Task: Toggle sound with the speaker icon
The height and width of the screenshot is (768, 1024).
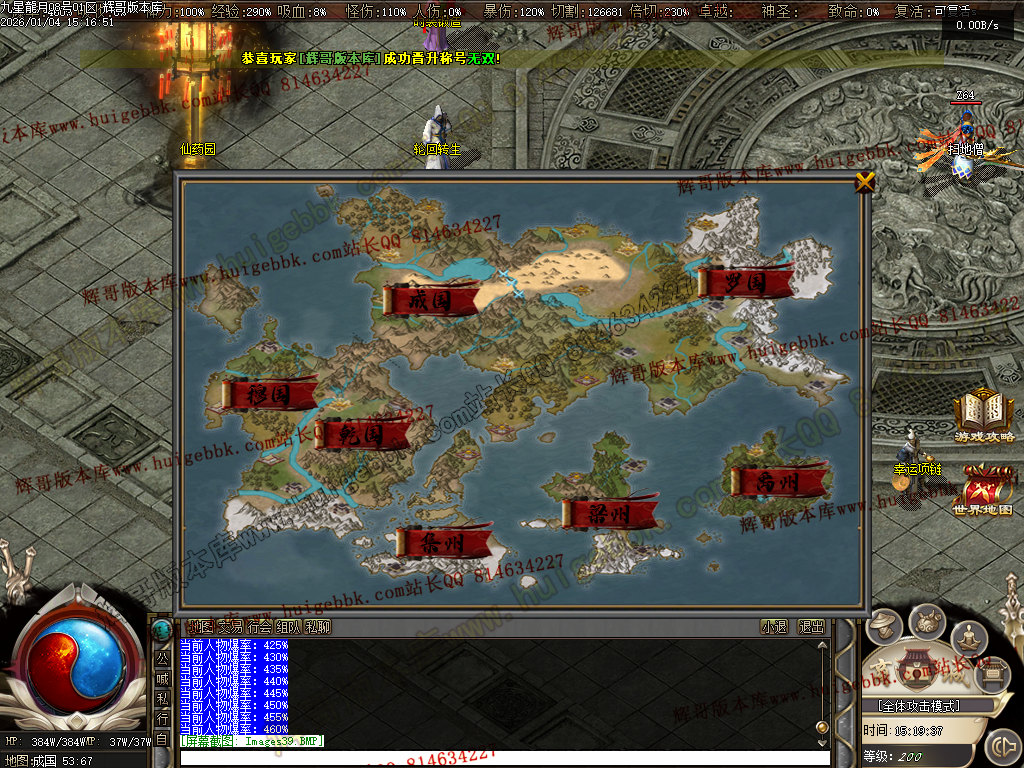Action: coord(1001,746)
